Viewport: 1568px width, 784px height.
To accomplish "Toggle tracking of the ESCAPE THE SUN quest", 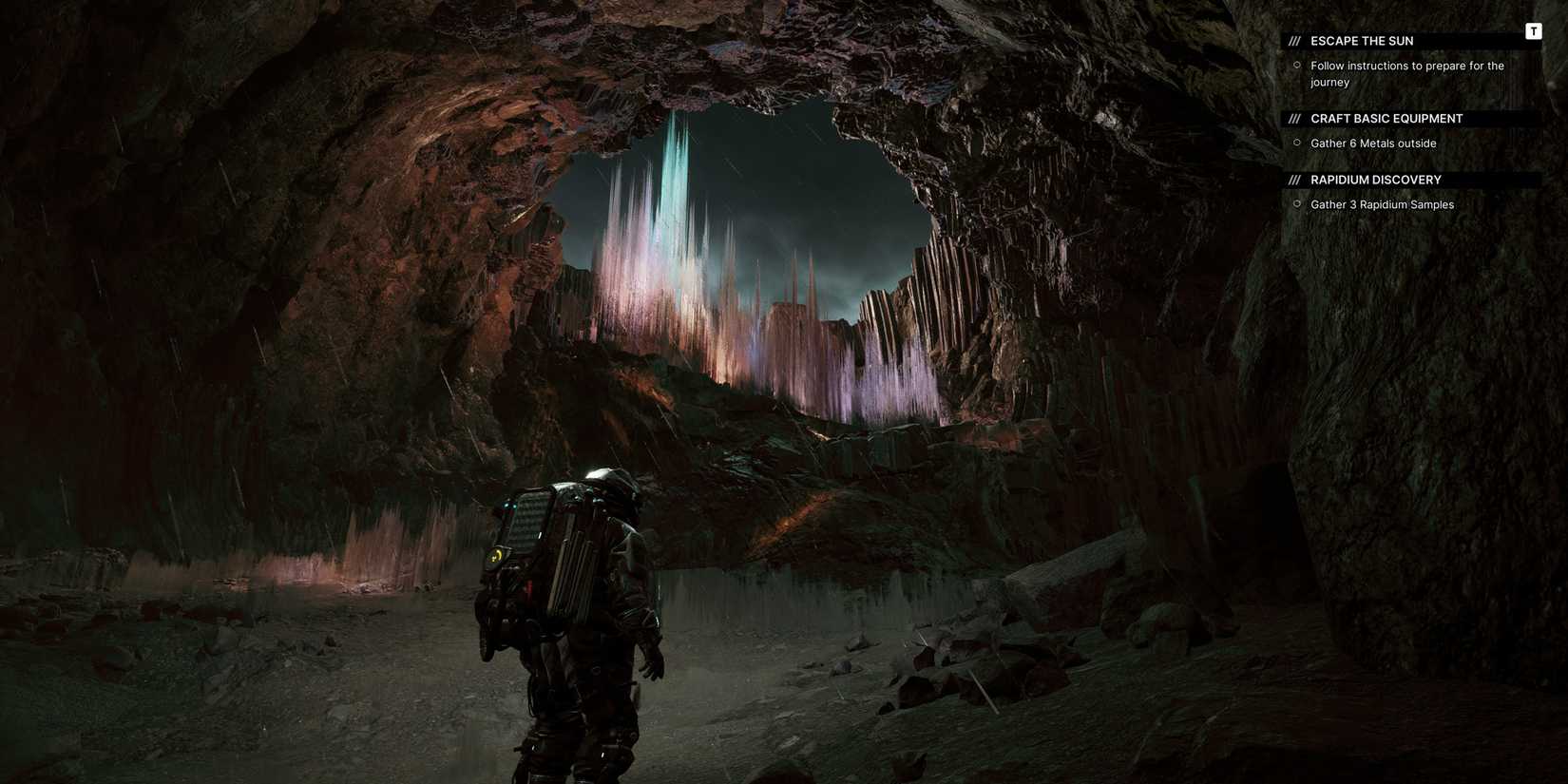I will tap(1362, 40).
